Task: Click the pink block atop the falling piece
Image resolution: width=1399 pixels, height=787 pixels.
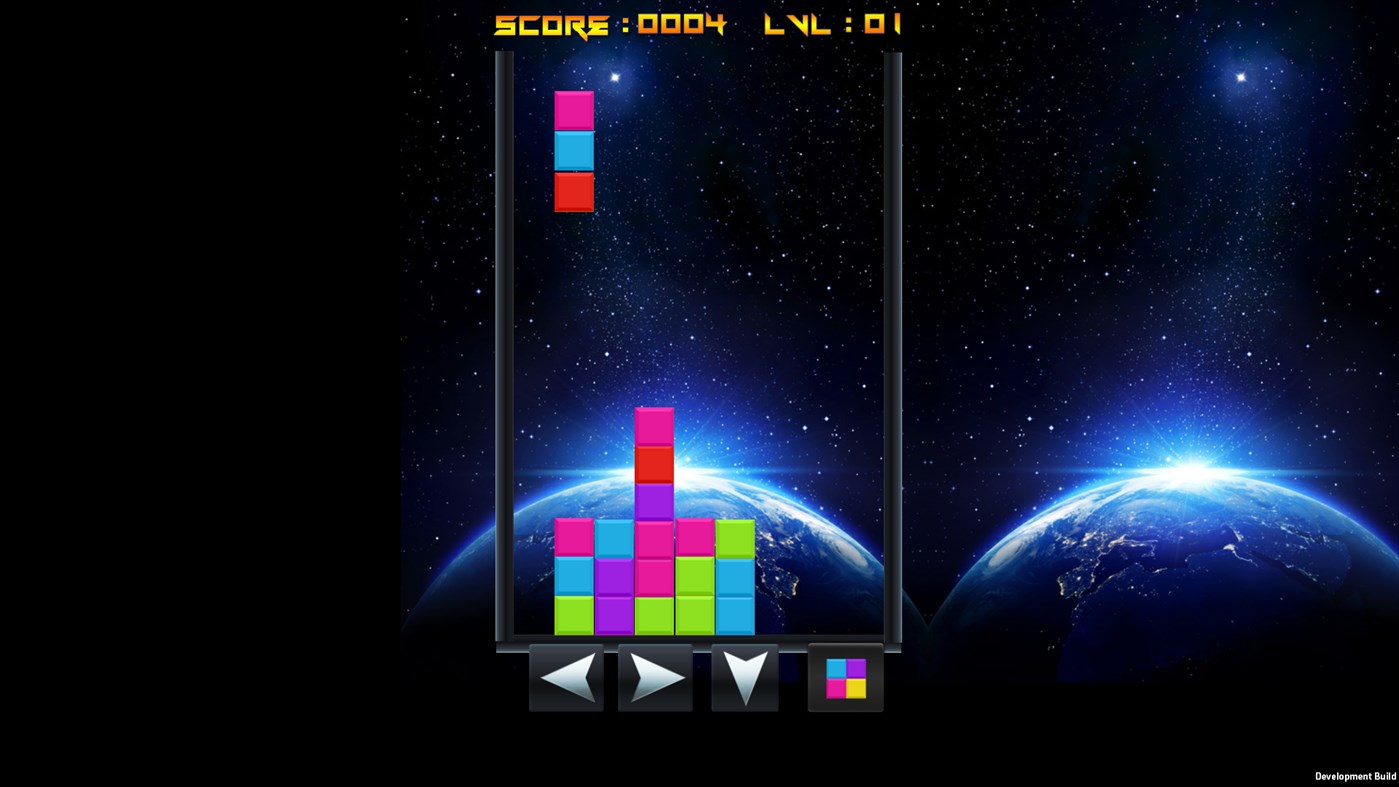Action: tap(573, 110)
